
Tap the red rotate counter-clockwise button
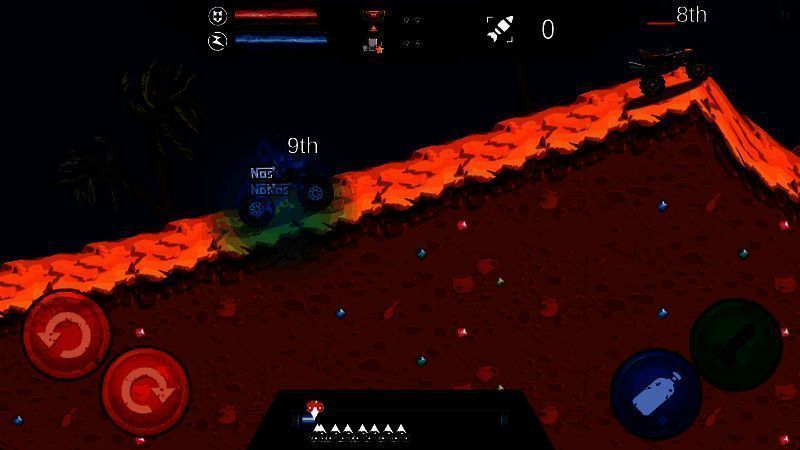pyautogui.click(x=66, y=335)
